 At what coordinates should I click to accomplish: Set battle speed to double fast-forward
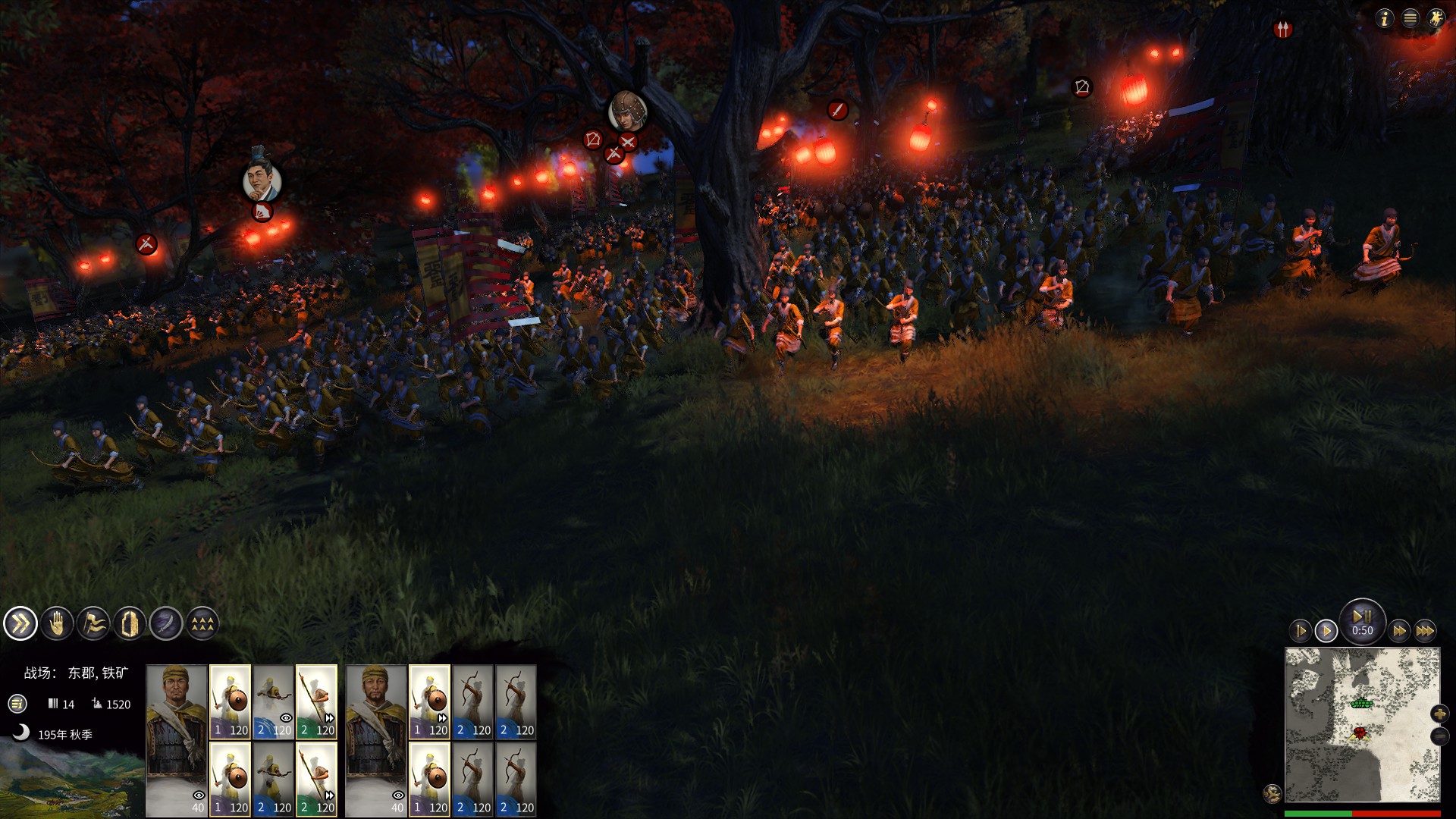pos(1399,631)
